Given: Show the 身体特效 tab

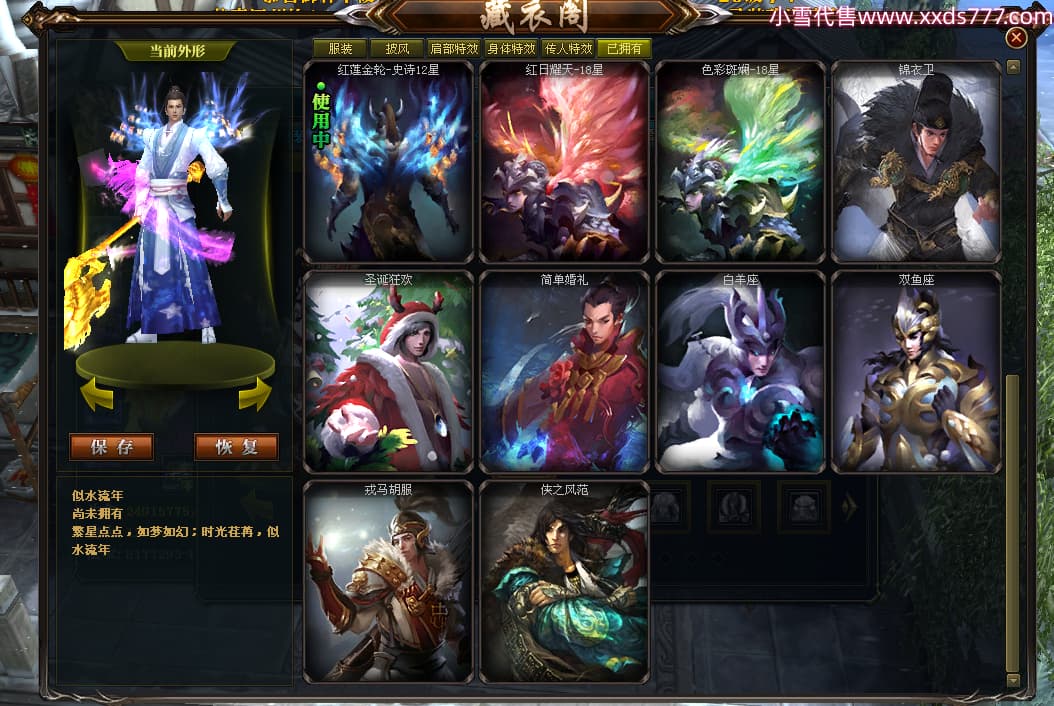Looking at the screenshot, I should (x=512, y=48).
